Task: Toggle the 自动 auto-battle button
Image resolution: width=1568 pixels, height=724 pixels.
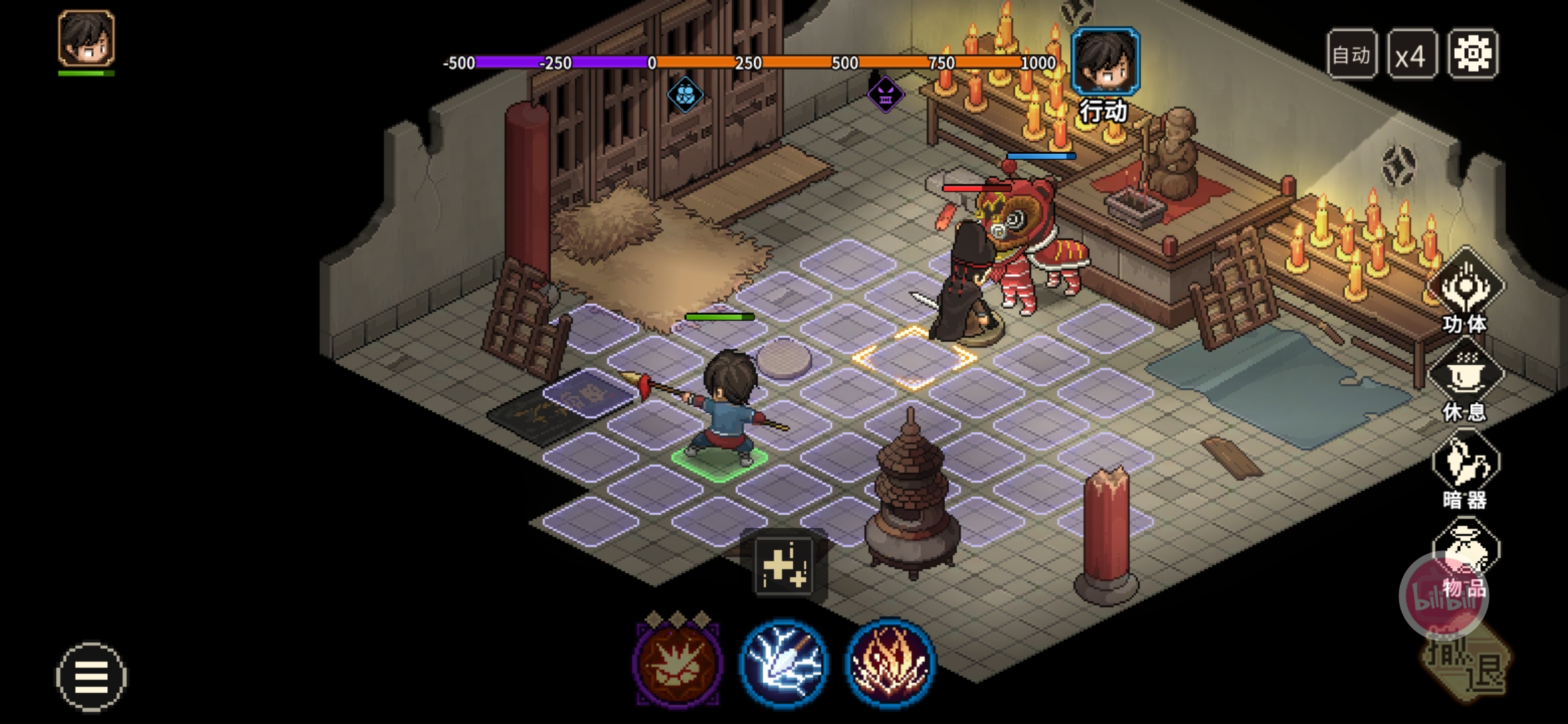Action: pos(1352,55)
